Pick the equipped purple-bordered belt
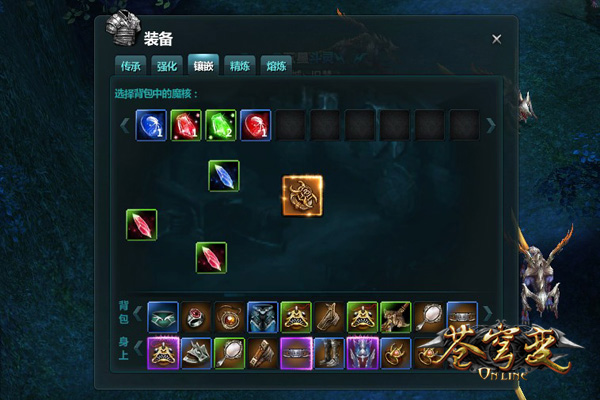 pyautogui.click(x=296, y=352)
